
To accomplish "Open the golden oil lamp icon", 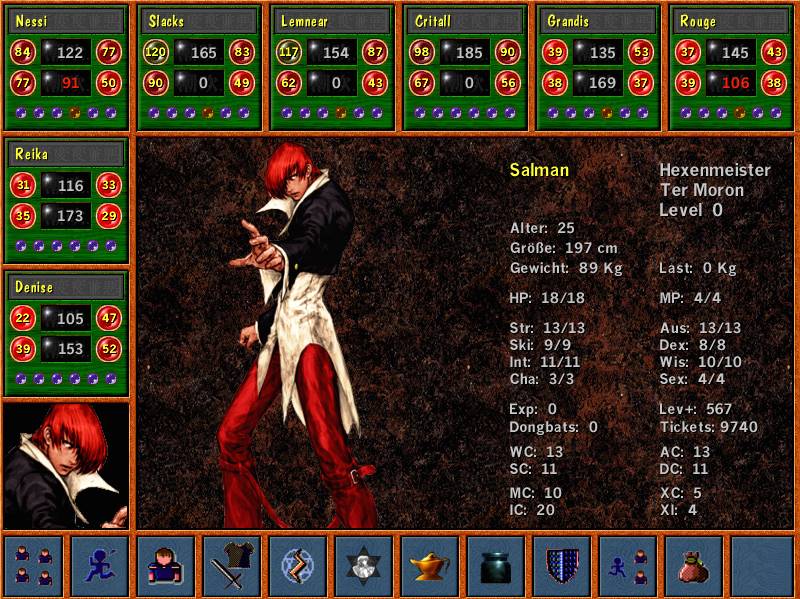I will pyautogui.click(x=429, y=565).
